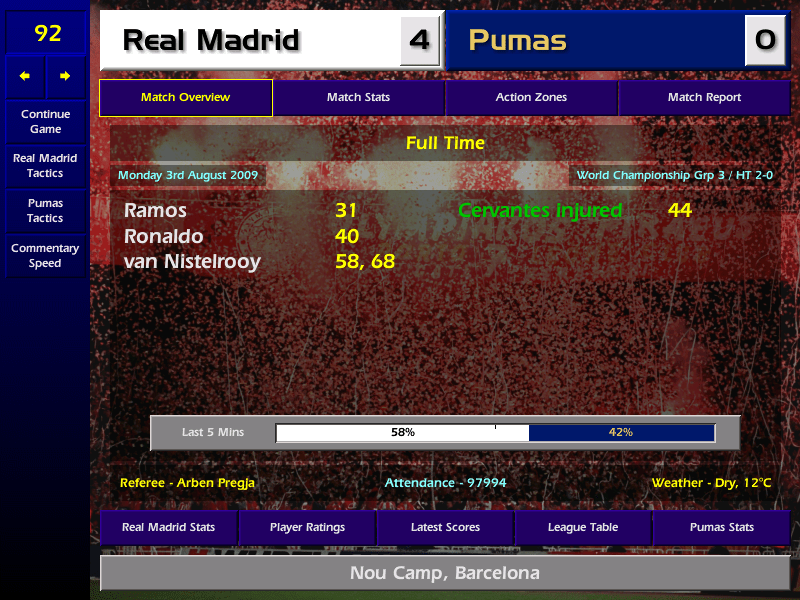Screen dimensions: 800x600
Task: Click the left arrow navigation button
Action: pos(25,76)
